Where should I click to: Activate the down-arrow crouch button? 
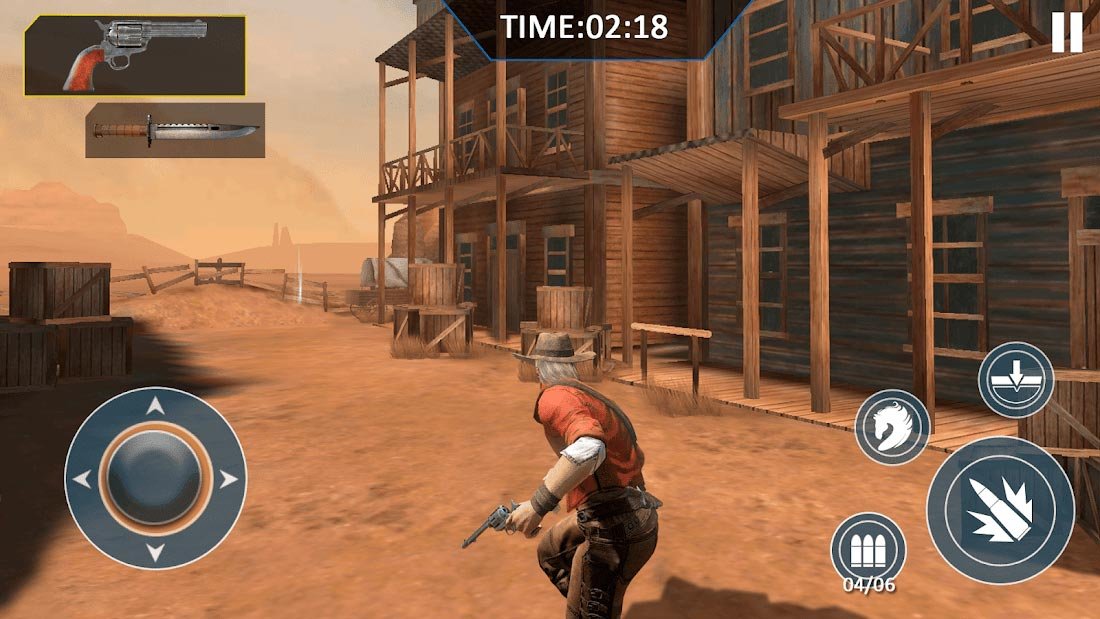click(1016, 379)
